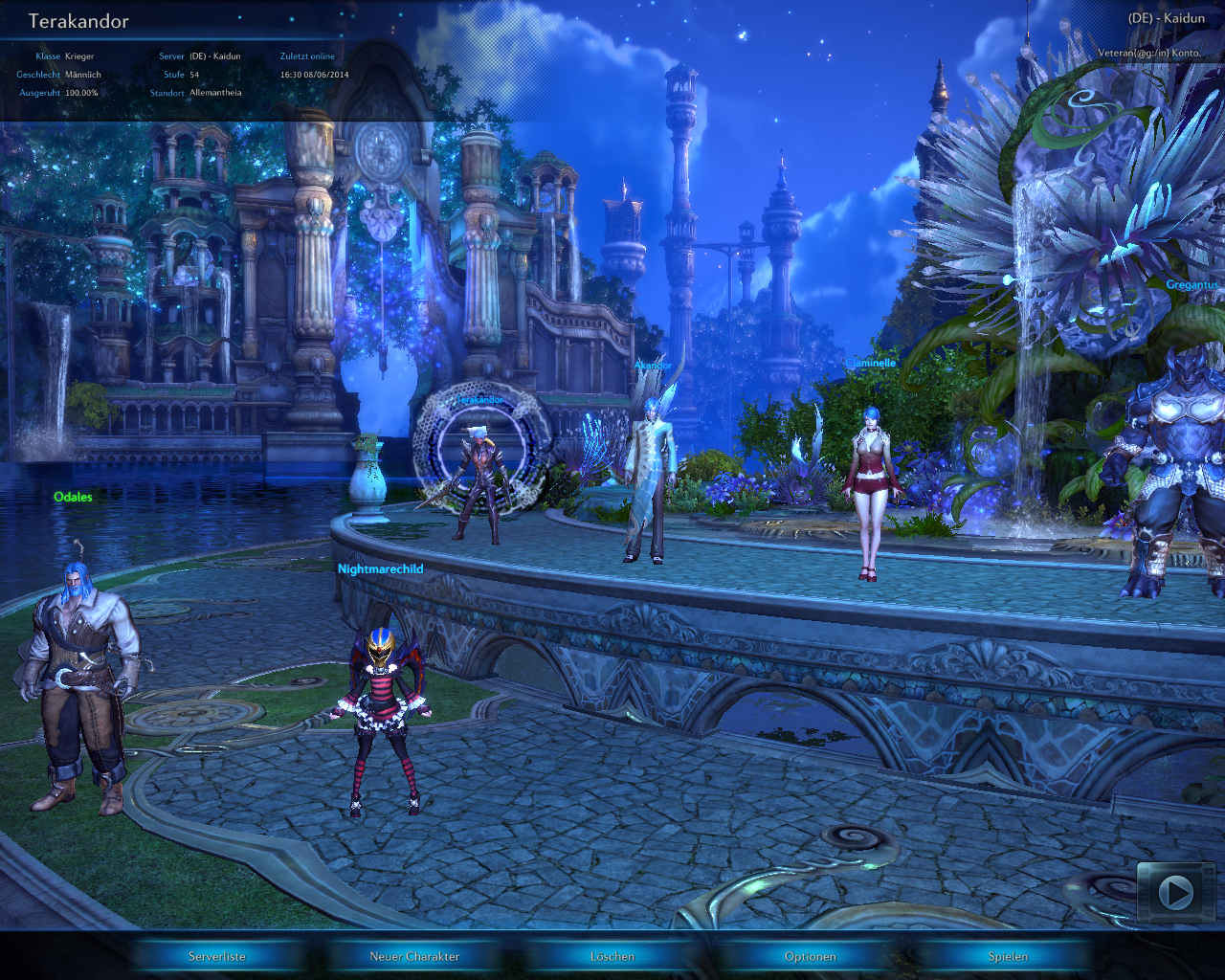Viewport: 1225px width, 980px height.
Task: Pick the character Akandor
Action: [649, 479]
